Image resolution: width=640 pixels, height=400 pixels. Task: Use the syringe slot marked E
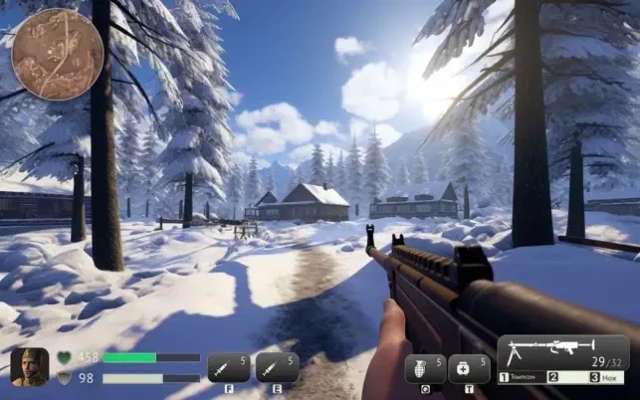[x=277, y=367]
